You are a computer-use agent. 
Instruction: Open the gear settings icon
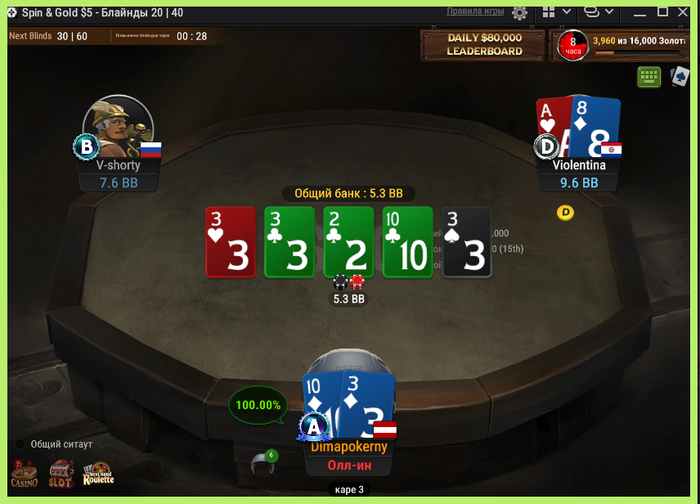(519, 13)
